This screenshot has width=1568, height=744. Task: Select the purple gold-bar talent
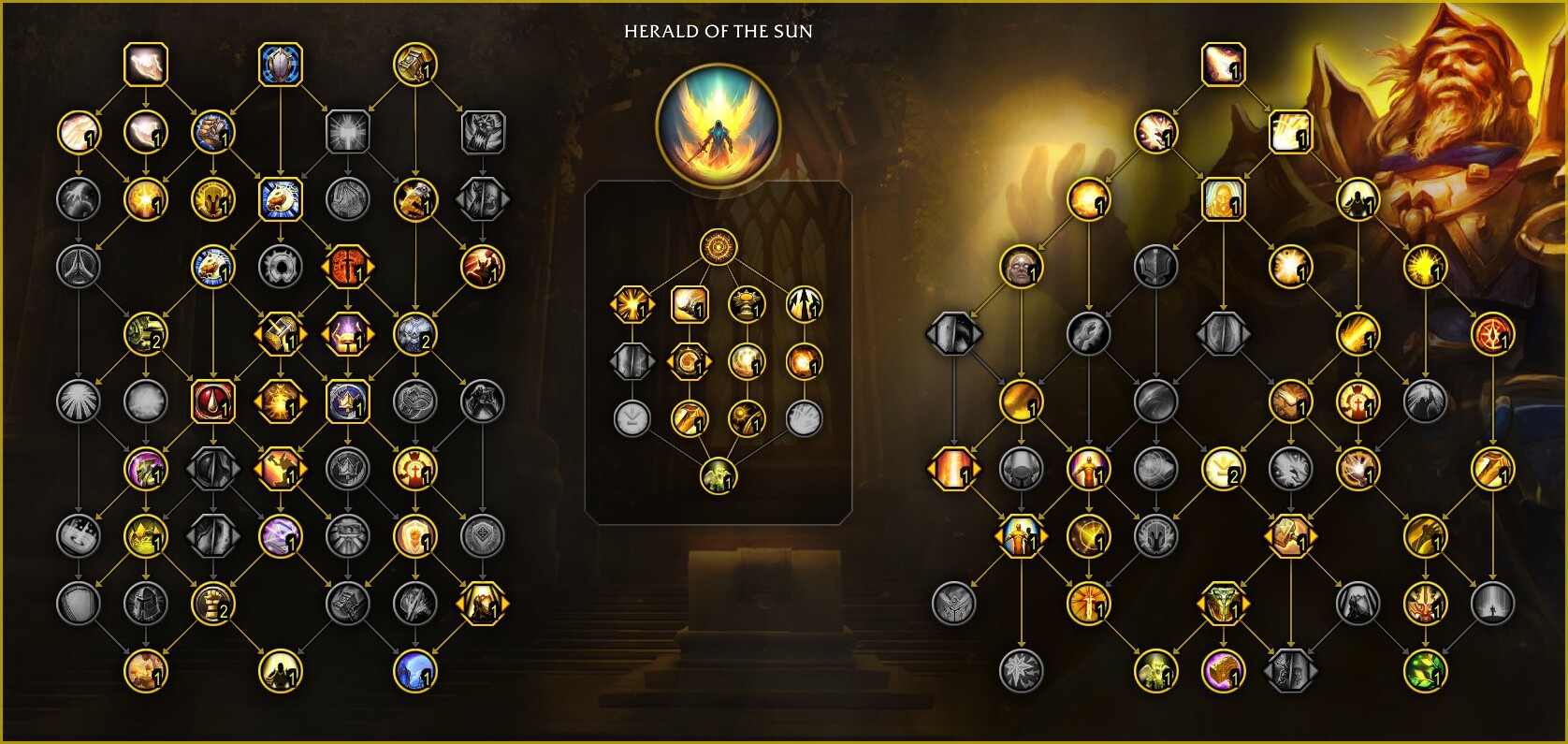[x=1223, y=670]
